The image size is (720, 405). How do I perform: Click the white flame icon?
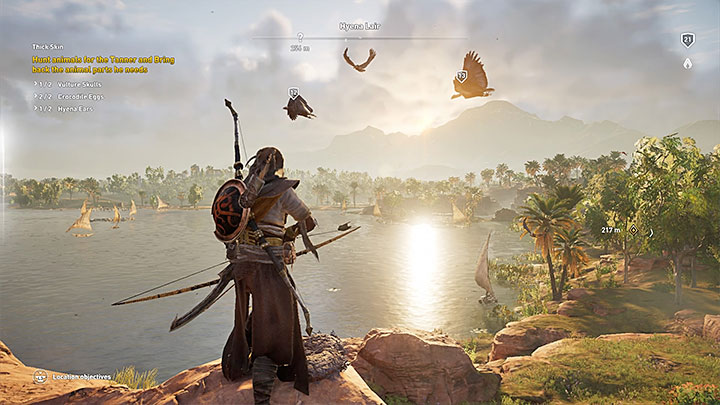[x=687, y=63]
